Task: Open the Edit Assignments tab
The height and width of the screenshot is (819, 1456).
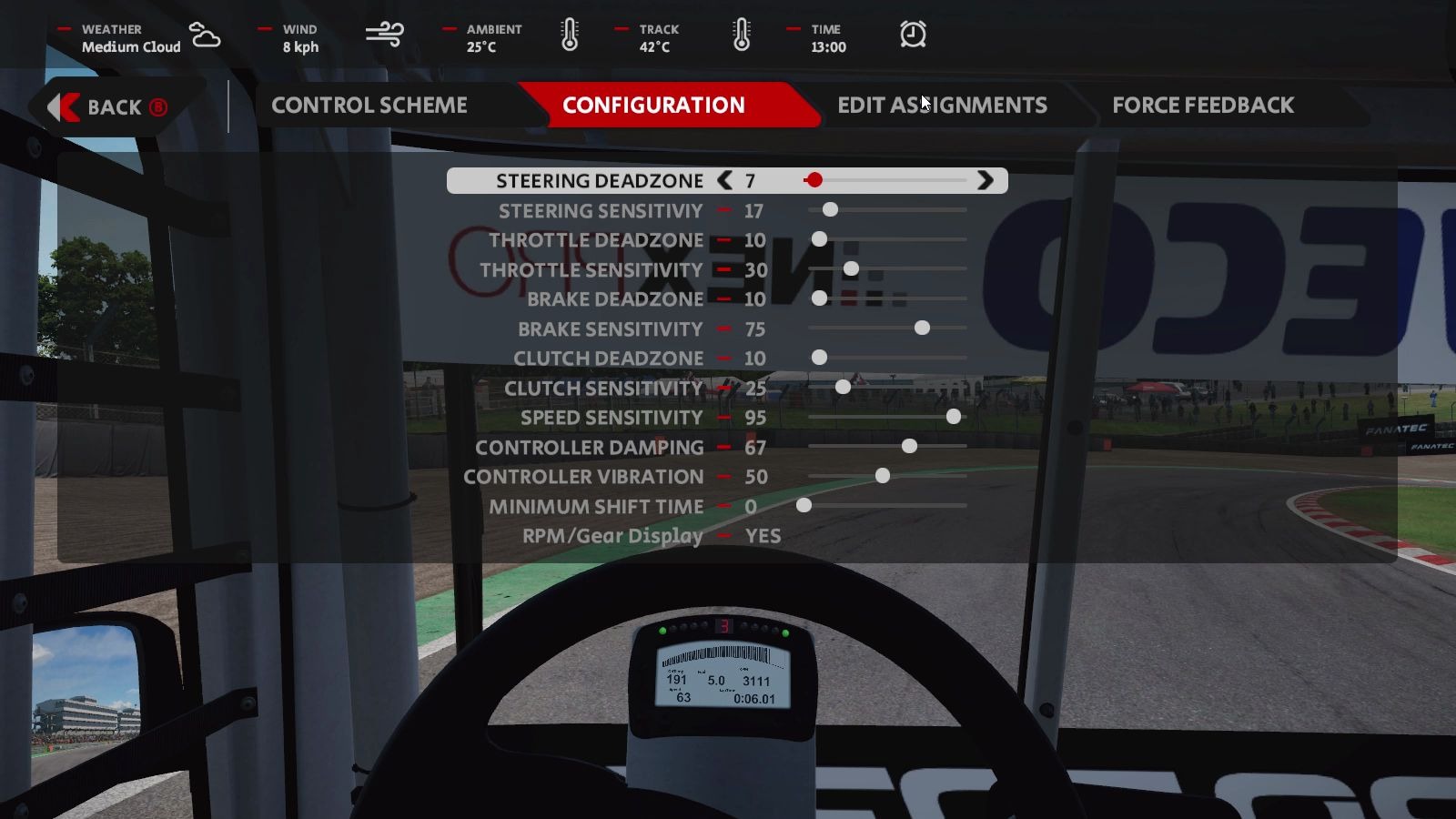Action: click(943, 105)
